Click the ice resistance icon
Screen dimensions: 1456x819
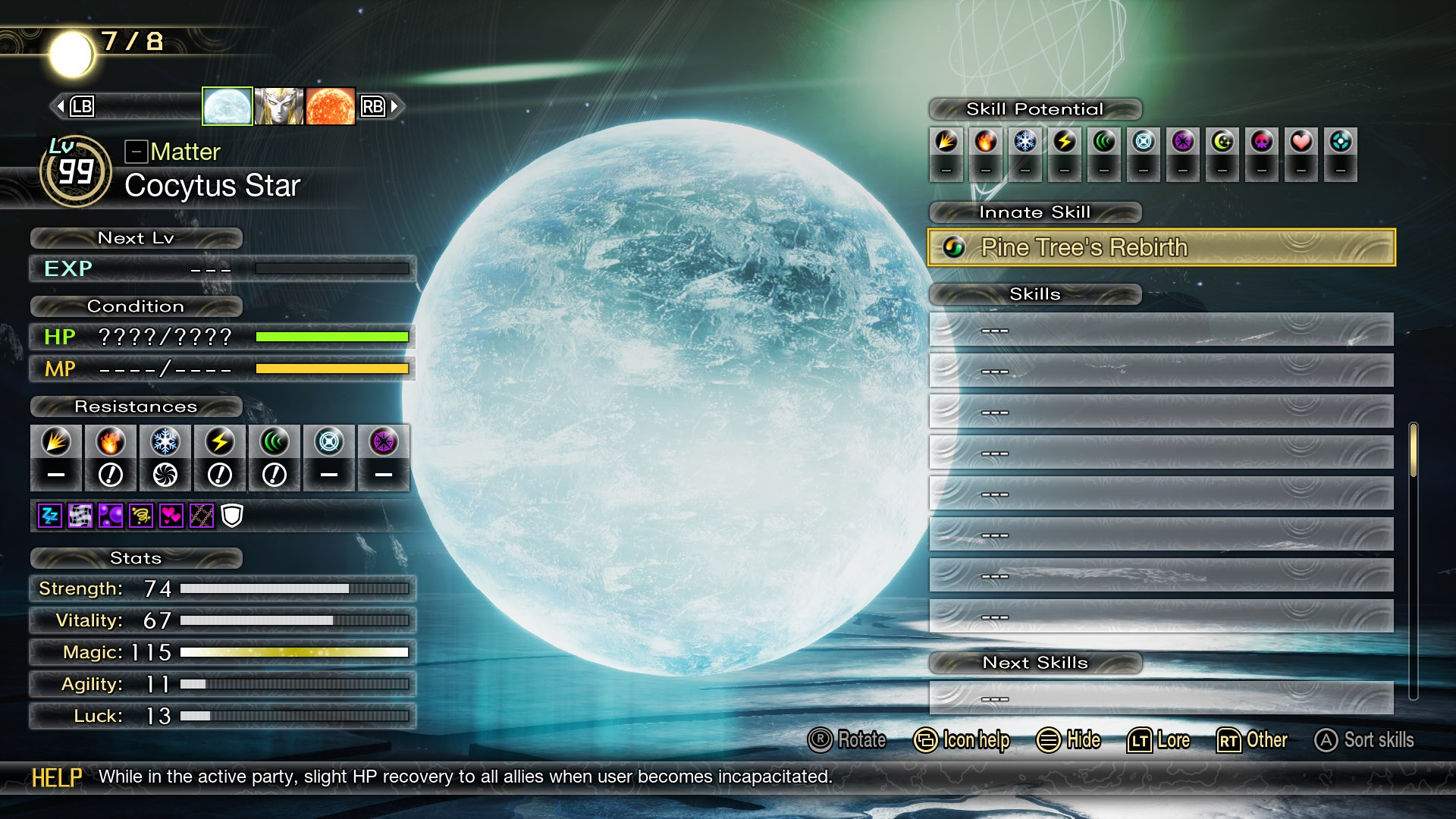pos(165,442)
